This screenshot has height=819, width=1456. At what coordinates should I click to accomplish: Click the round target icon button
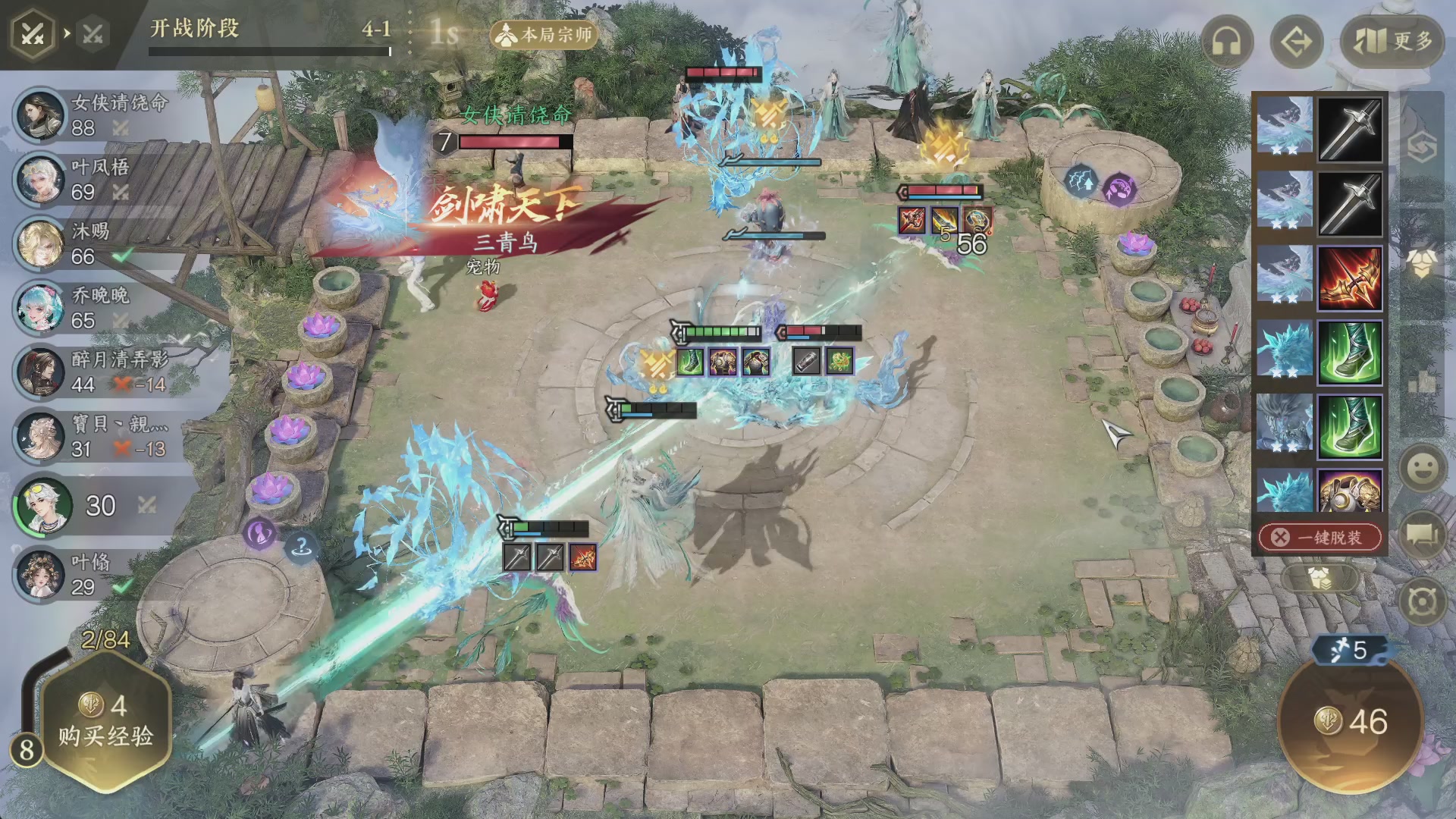(1423, 603)
